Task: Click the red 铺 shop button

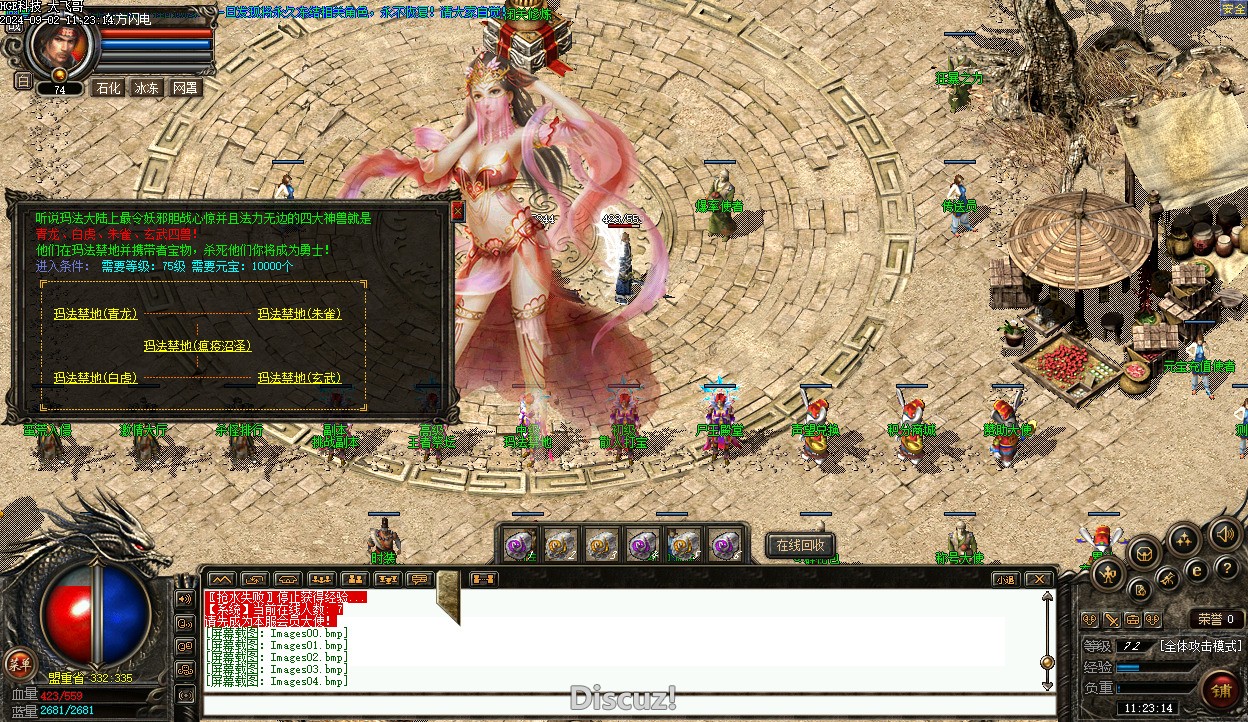Action: coord(1222,689)
